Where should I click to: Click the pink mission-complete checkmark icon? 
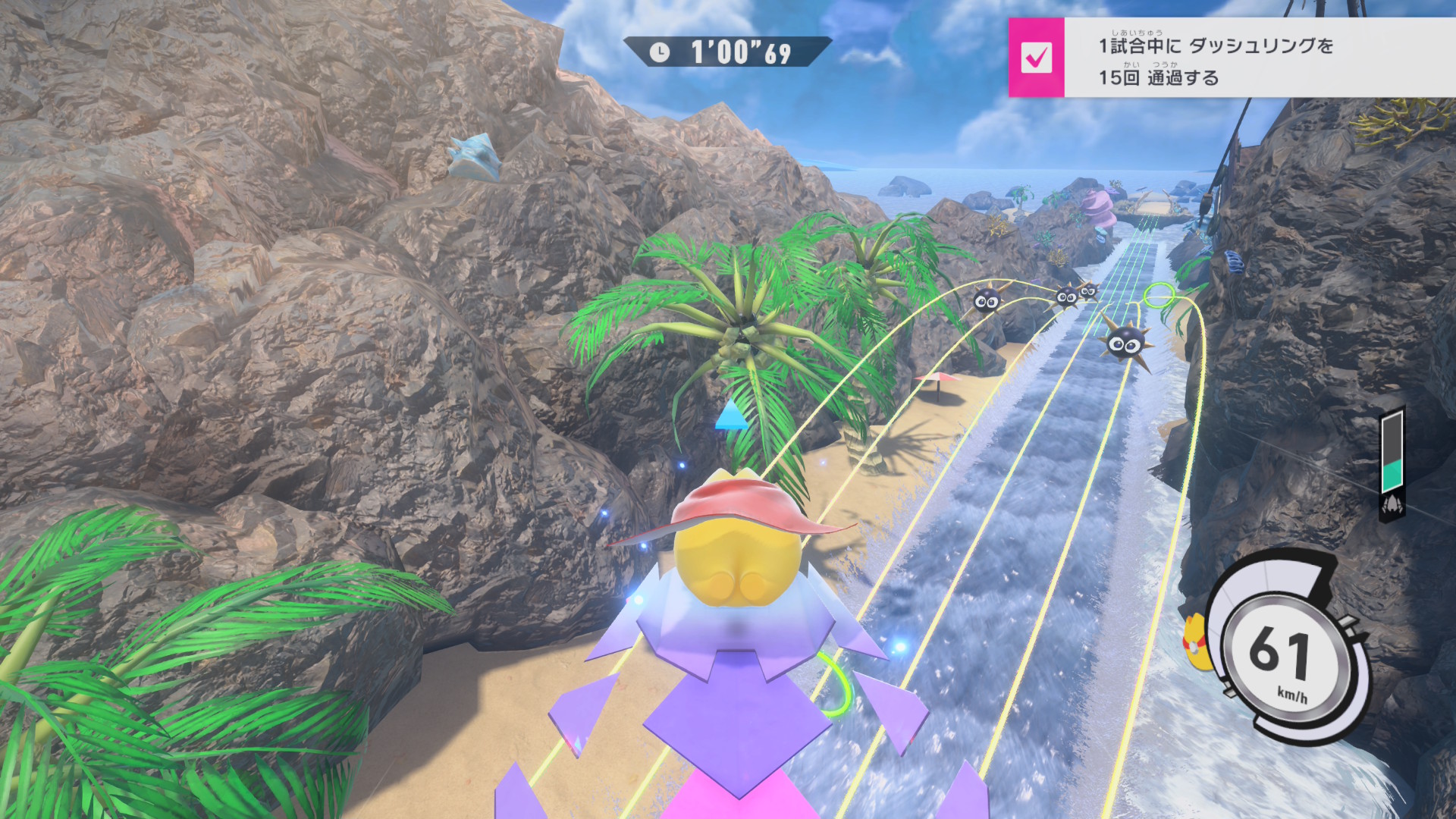(x=1036, y=58)
